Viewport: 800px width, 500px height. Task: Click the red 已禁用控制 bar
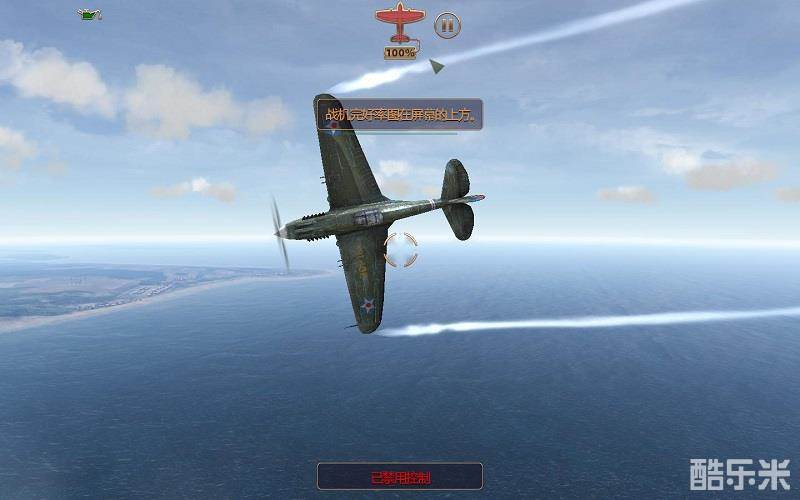click(x=400, y=477)
